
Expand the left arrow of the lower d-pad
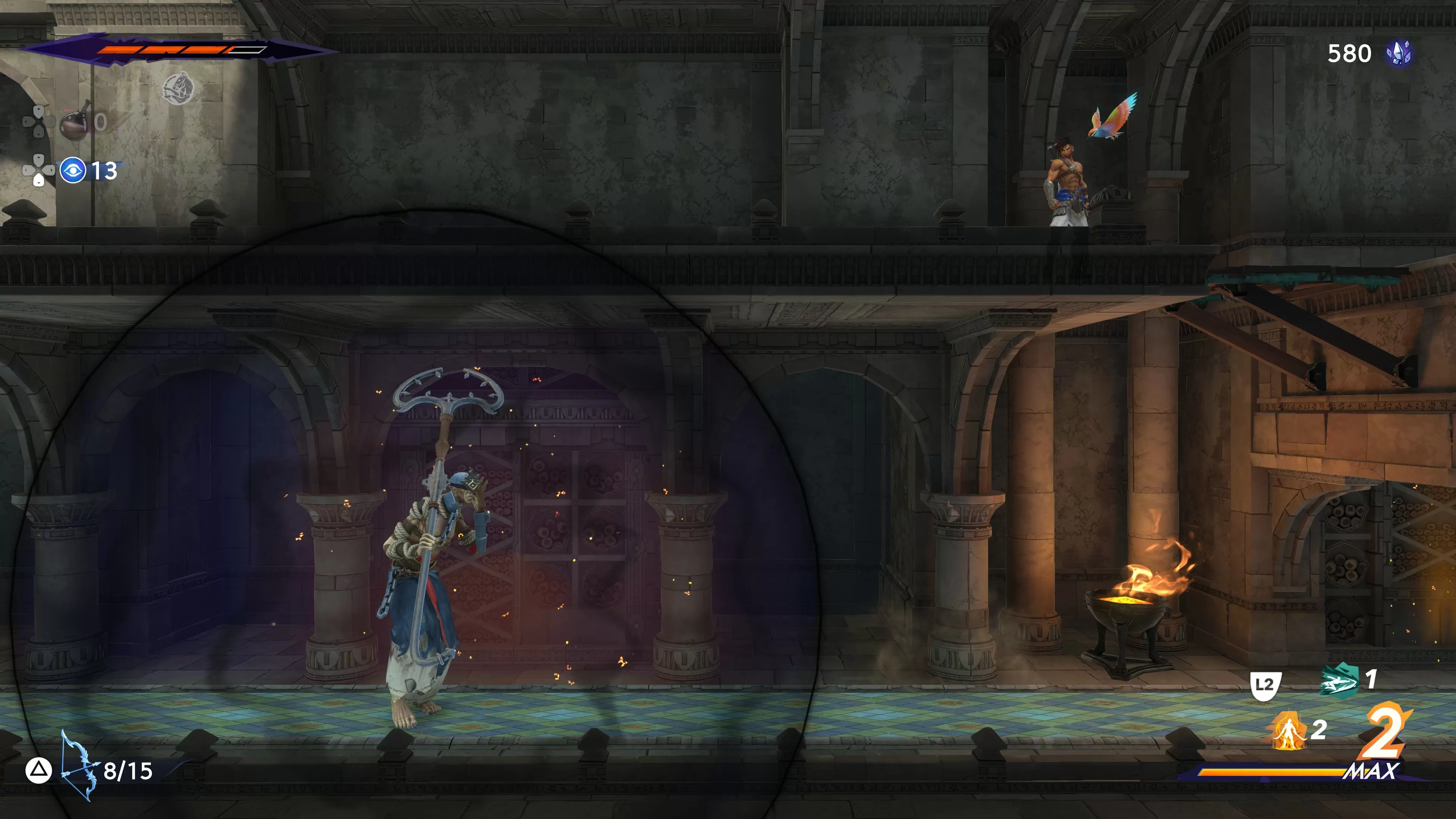point(27,170)
